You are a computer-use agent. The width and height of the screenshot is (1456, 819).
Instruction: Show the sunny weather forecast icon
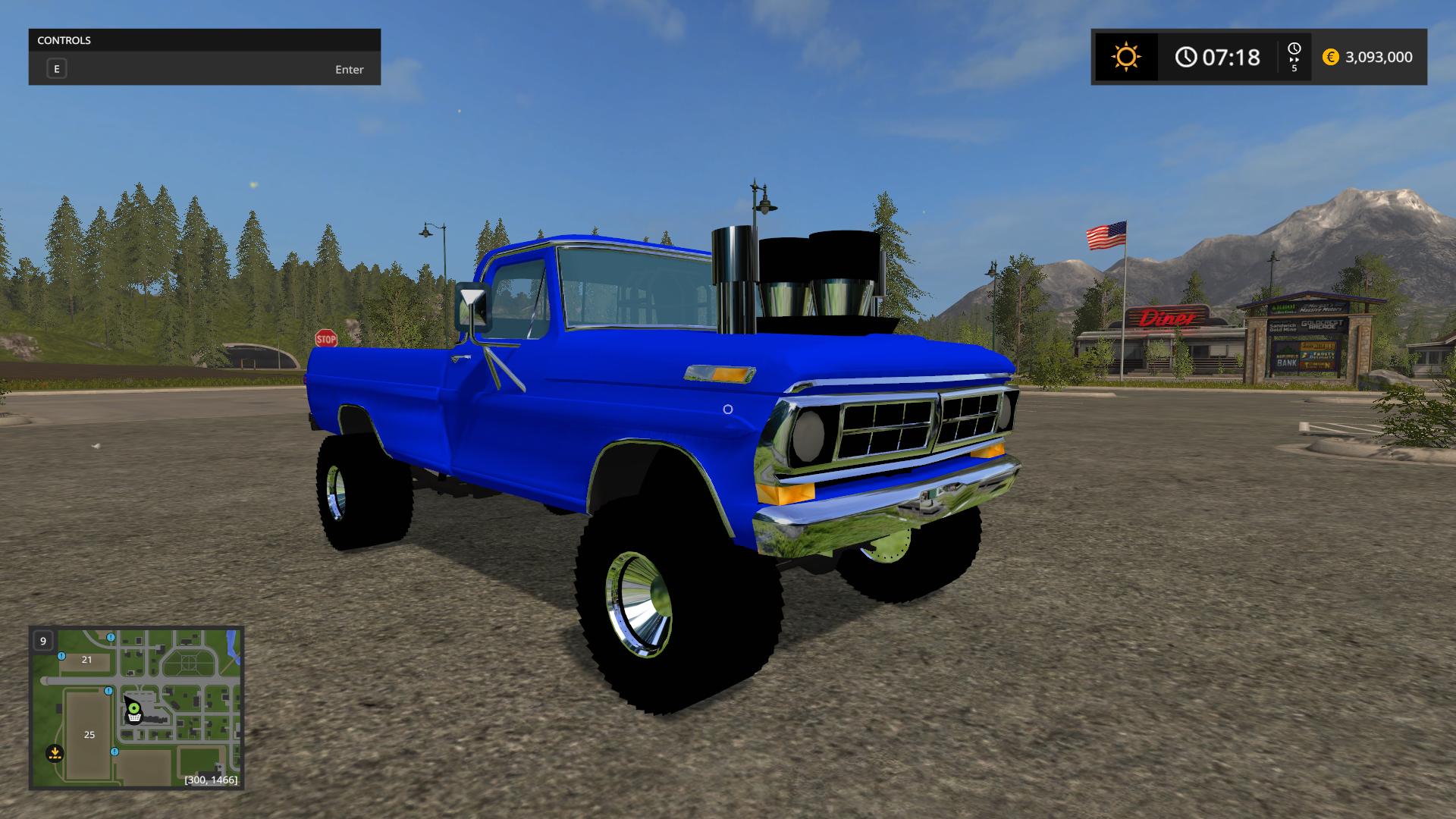[x=1125, y=57]
